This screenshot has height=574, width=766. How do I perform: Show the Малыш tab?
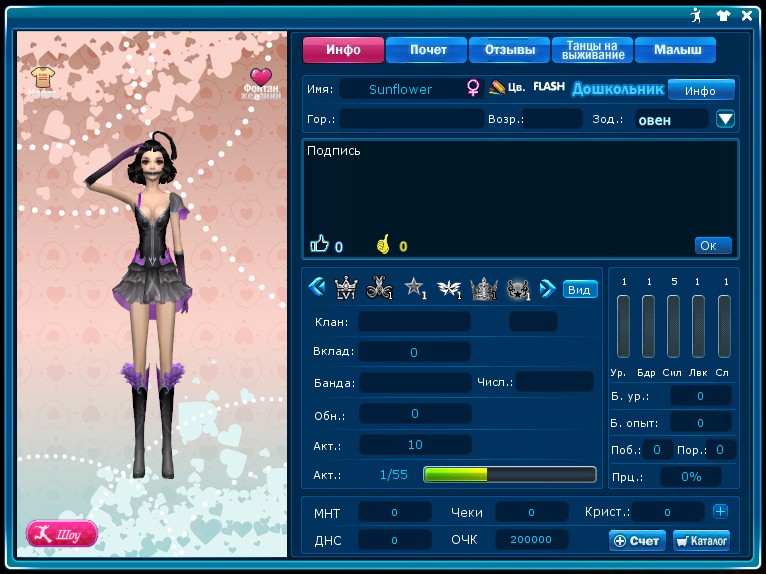pos(677,50)
